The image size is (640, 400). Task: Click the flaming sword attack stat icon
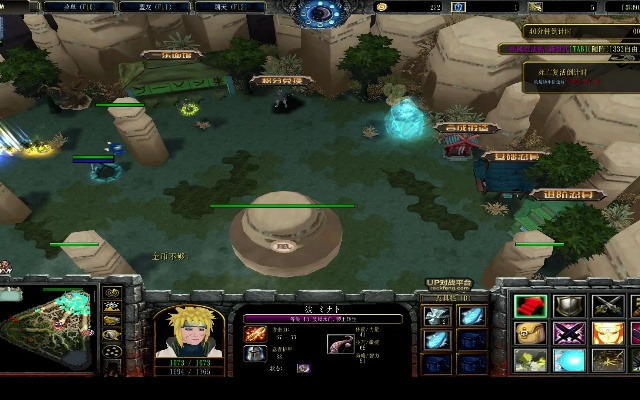[256, 333]
